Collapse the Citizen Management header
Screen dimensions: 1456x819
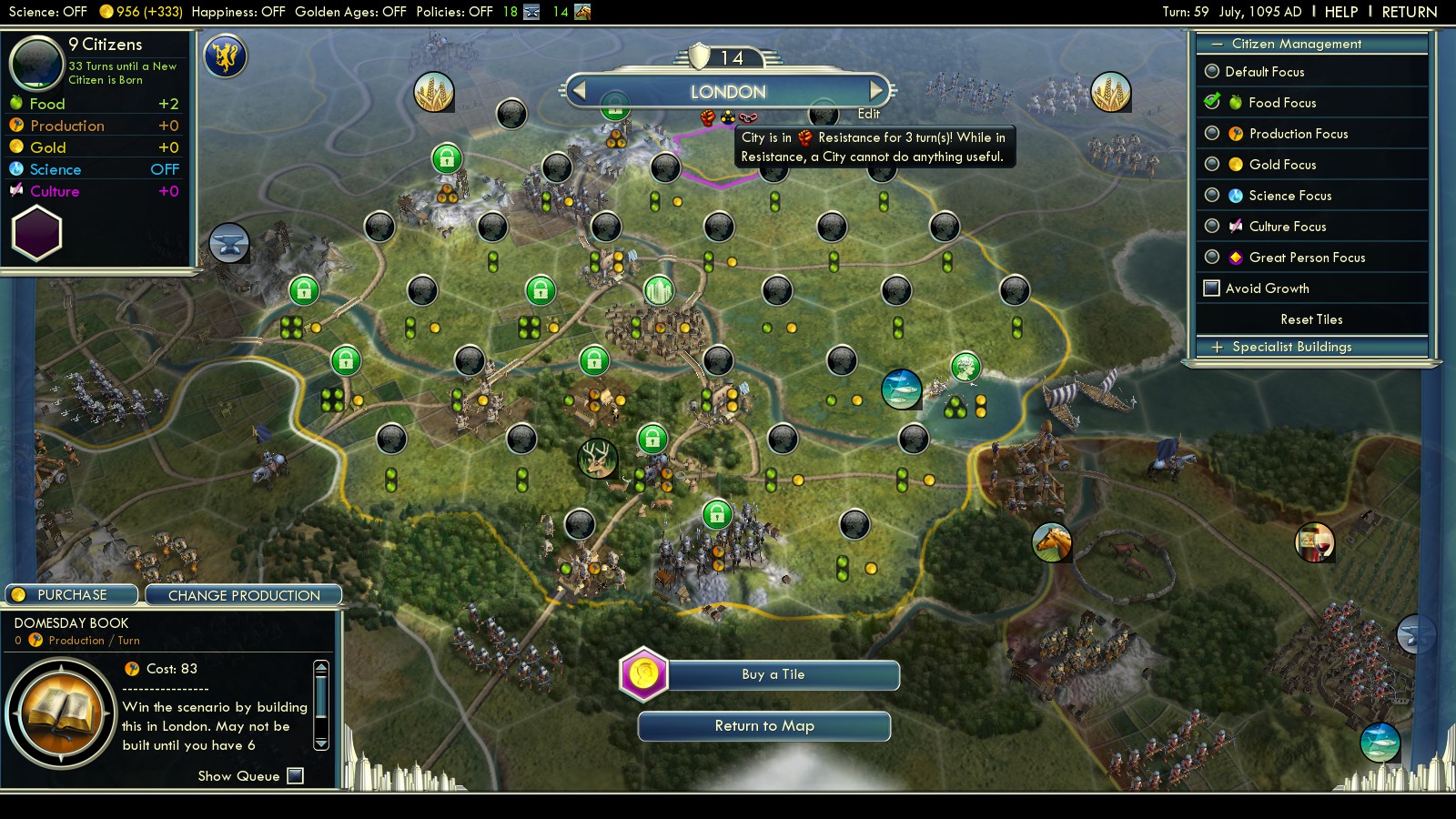(x=1296, y=44)
